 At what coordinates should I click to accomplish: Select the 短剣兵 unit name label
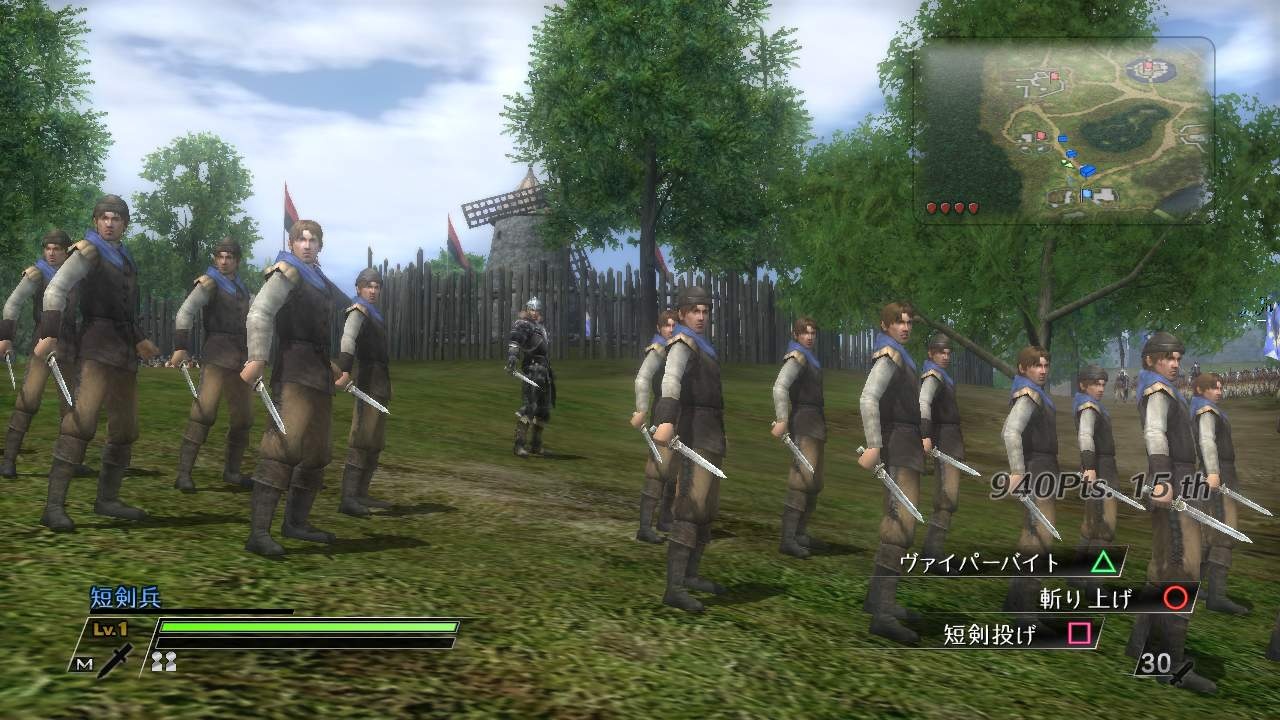click(122, 597)
